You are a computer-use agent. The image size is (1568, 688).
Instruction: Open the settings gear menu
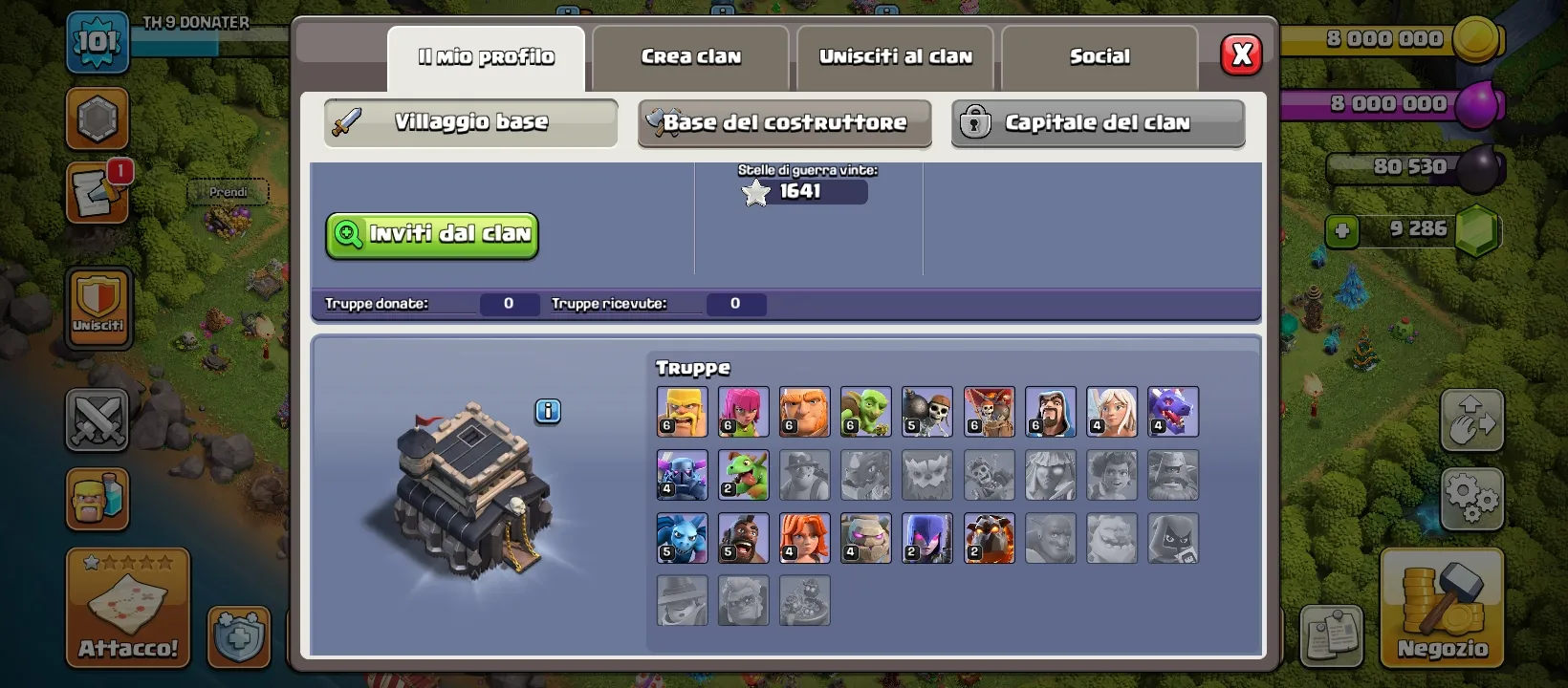1472,497
